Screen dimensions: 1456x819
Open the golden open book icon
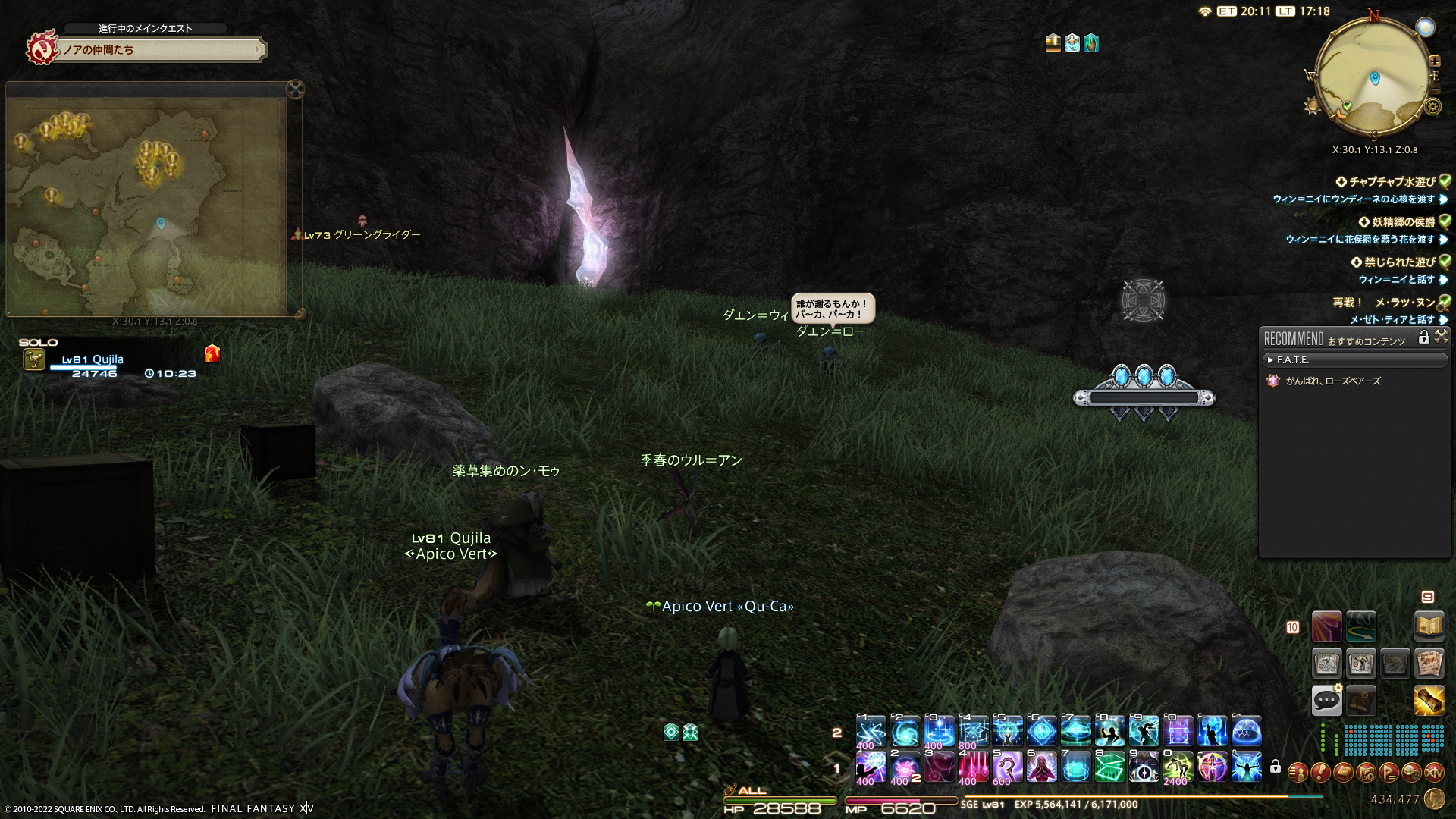1429,626
